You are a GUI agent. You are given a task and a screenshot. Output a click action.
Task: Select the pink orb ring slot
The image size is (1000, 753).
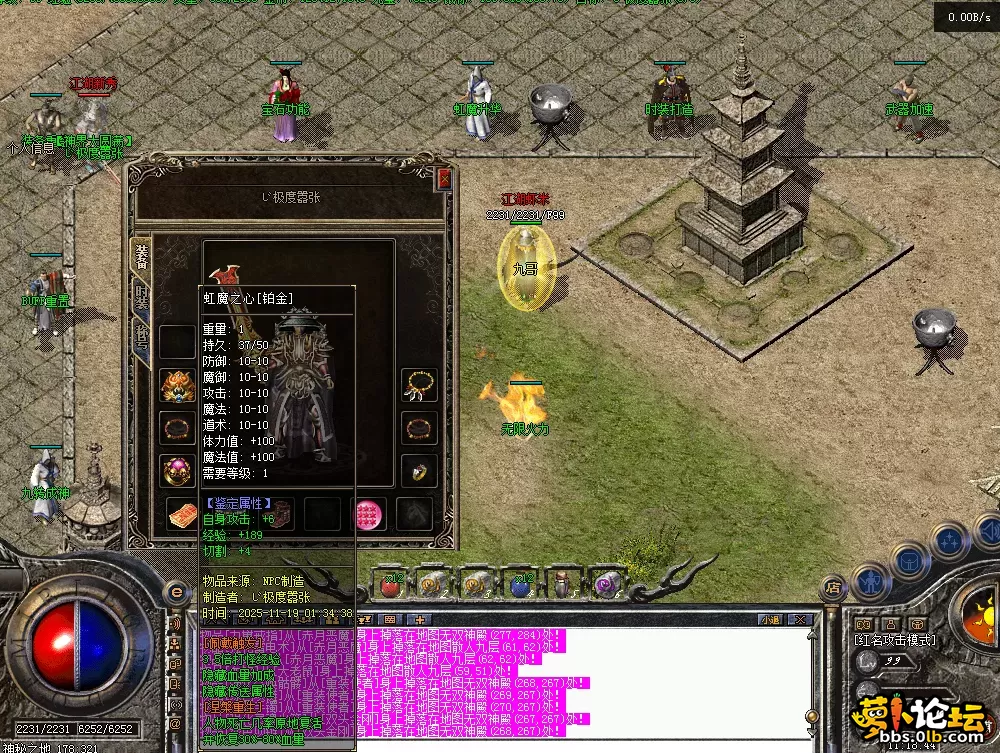tap(177, 470)
